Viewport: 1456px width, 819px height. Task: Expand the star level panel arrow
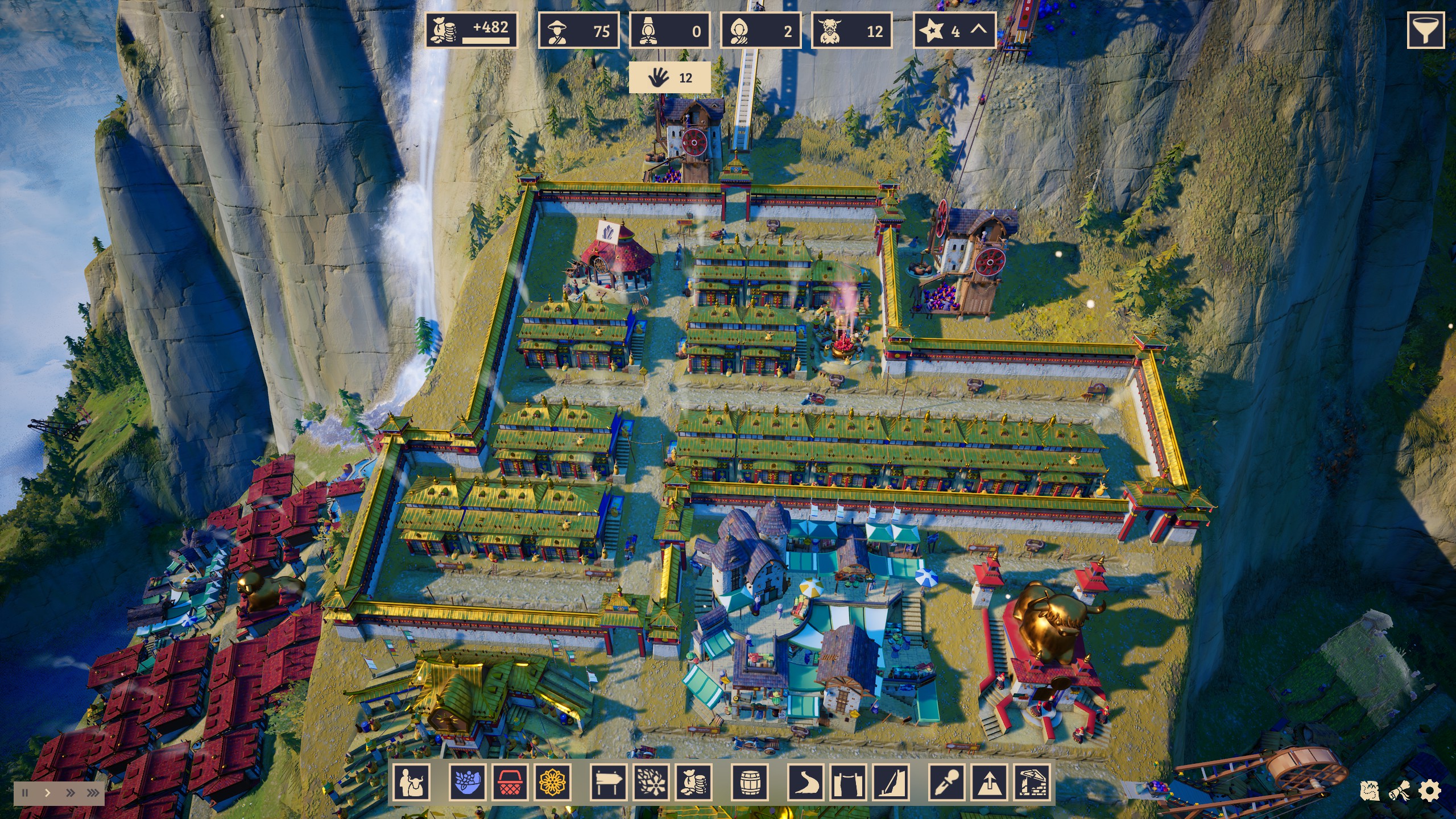click(x=978, y=30)
